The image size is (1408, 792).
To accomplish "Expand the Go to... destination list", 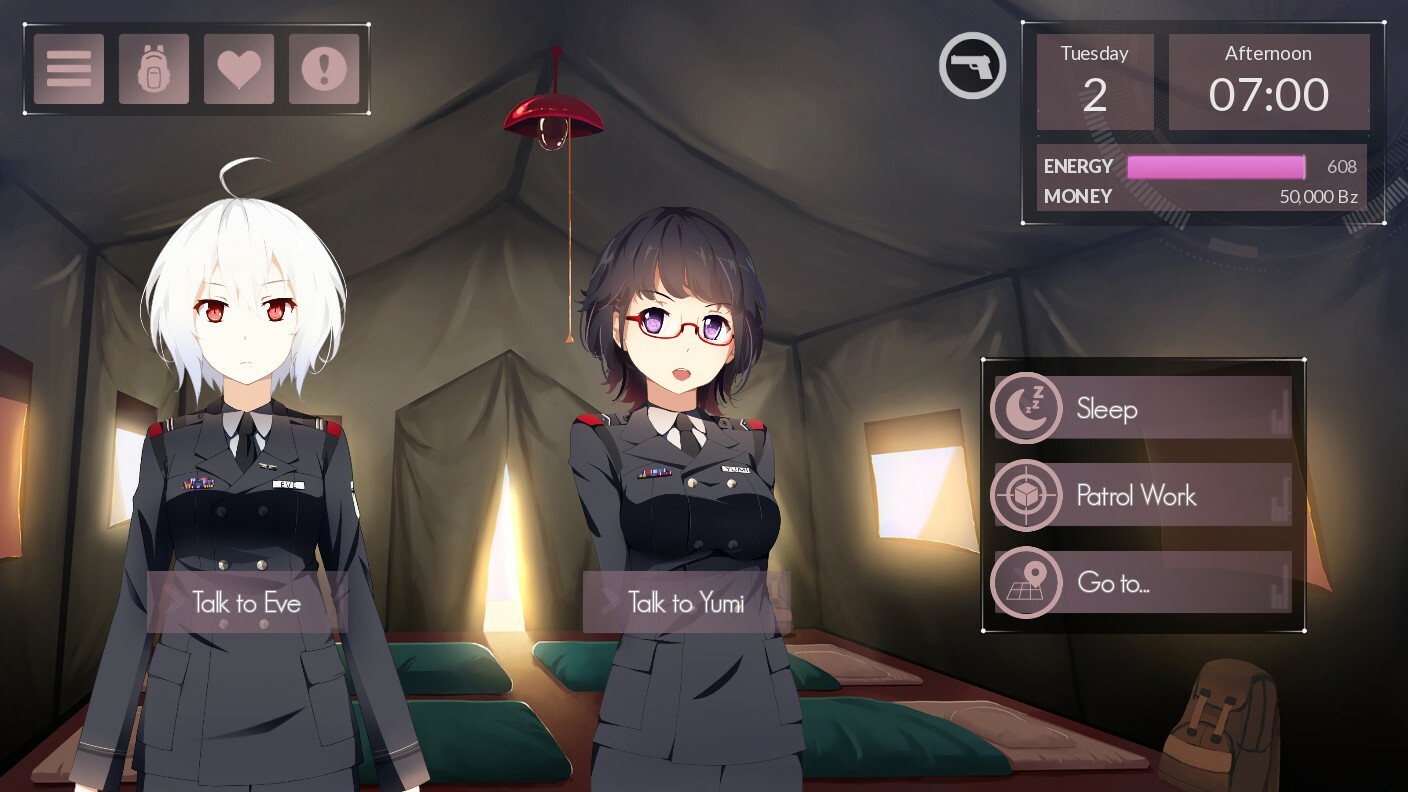I will (x=1112, y=583).
